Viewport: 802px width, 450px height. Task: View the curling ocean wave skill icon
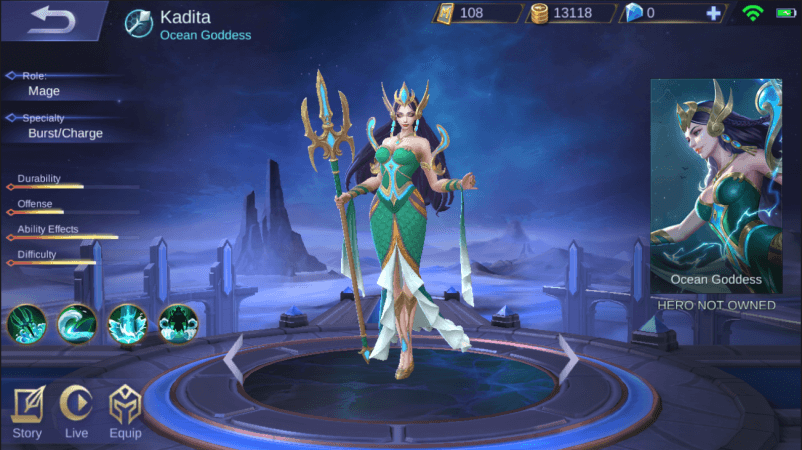point(76,323)
